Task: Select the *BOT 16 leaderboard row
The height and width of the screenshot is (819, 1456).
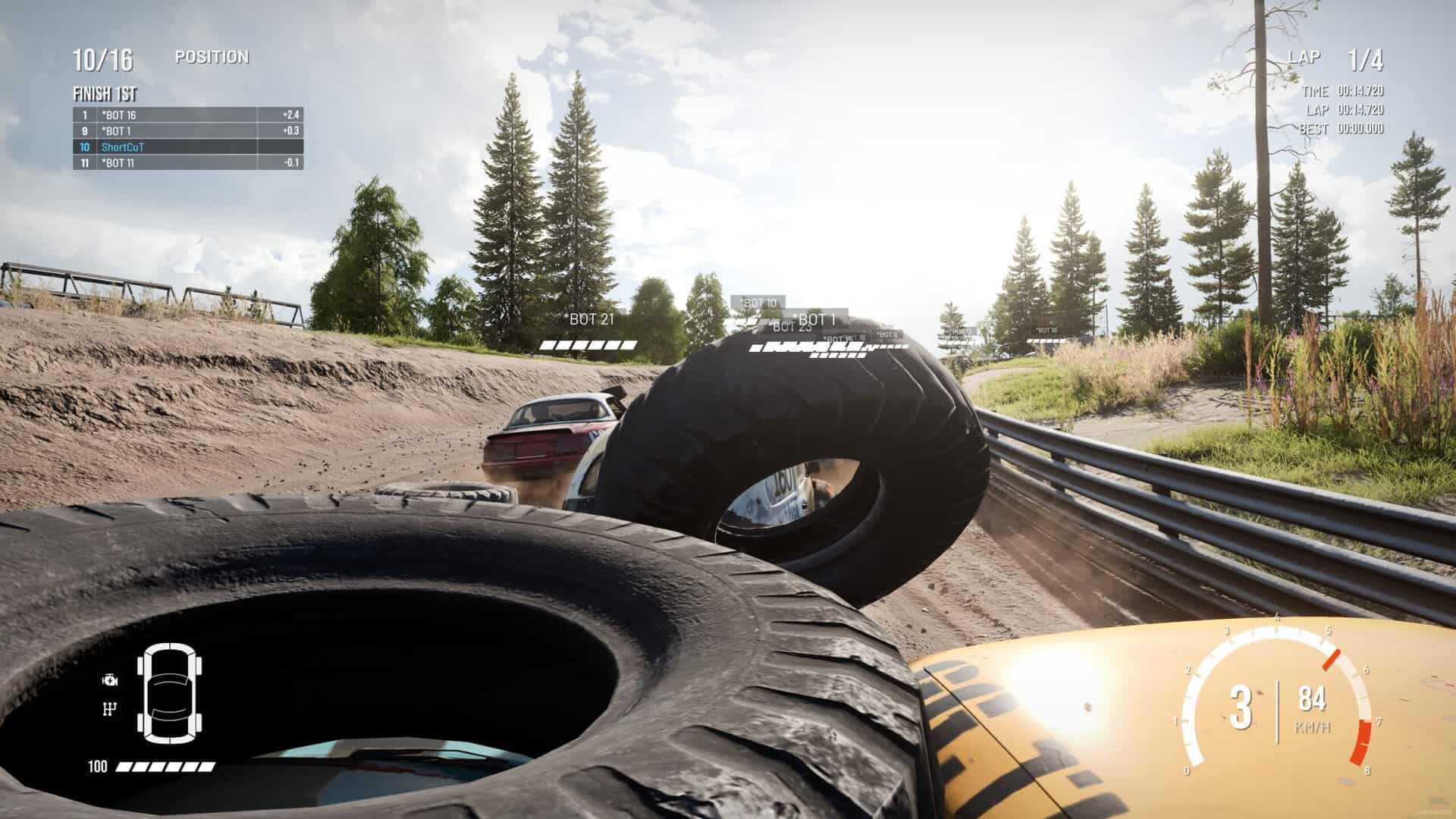Action: pyautogui.click(x=188, y=115)
